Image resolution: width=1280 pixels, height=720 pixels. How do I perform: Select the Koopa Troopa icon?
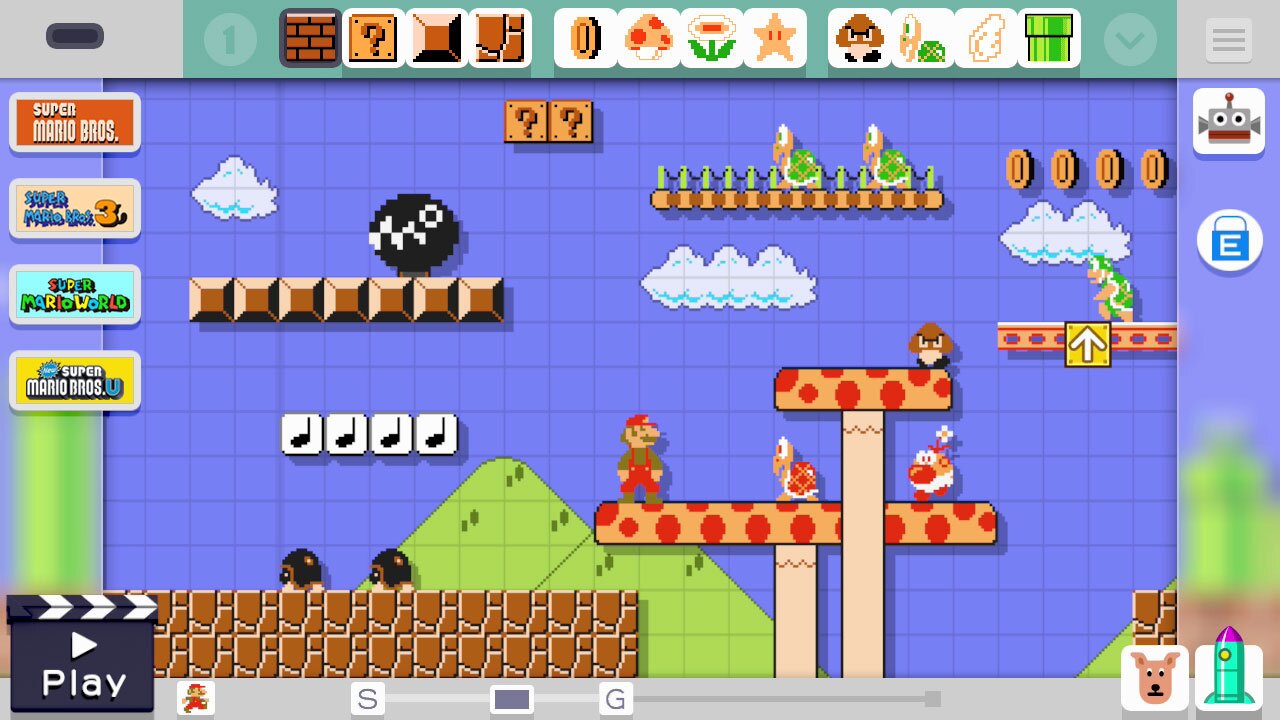pos(922,39)
